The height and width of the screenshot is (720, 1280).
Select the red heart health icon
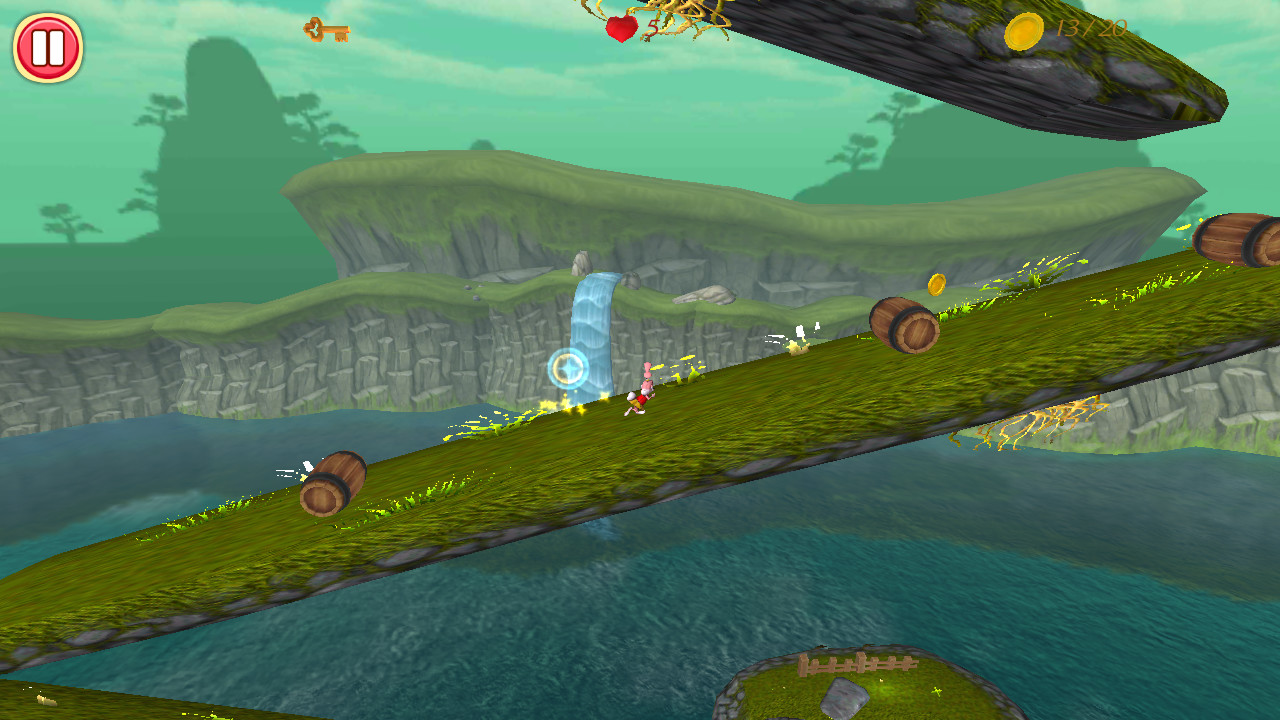[620, 28]
